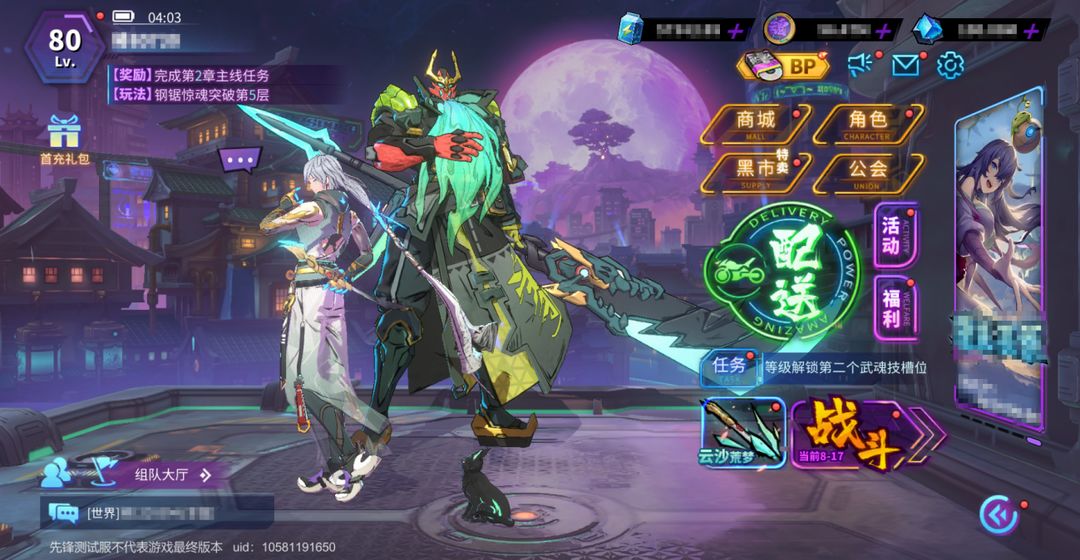Open the megaphone announcements icon

(860, 65)
